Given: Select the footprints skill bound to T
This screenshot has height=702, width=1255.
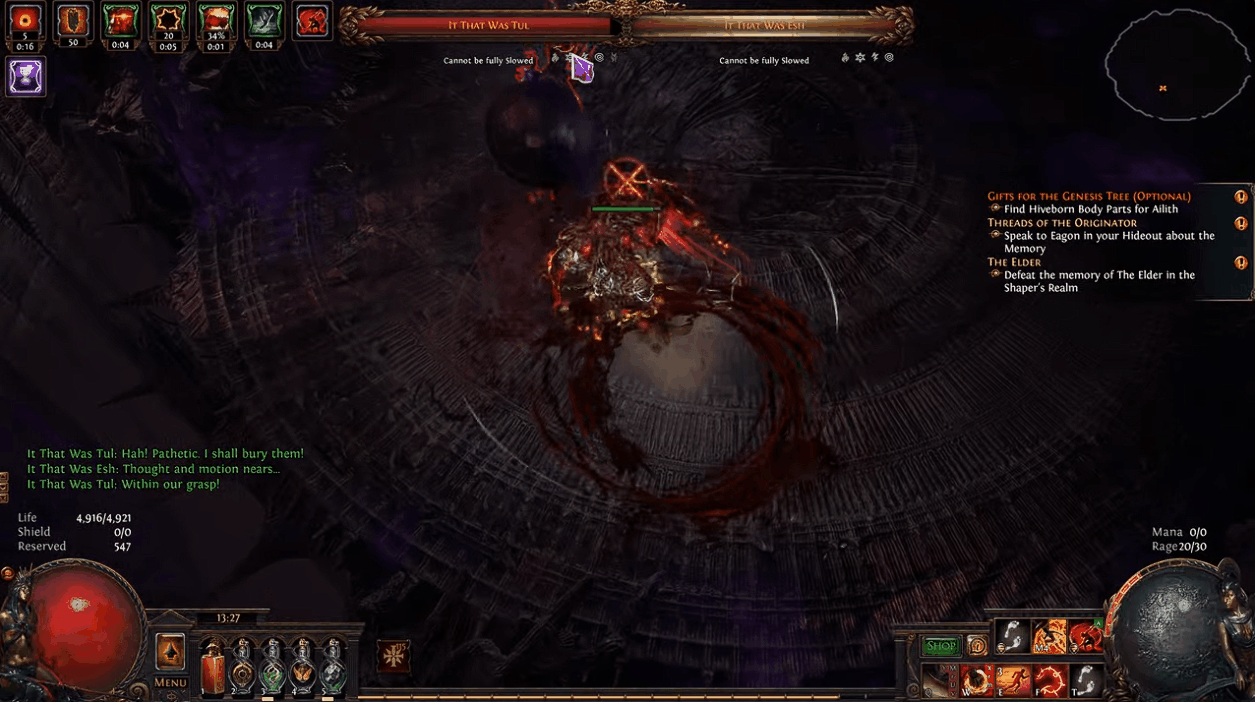Looking at the screenshot, I should pos(1086,681).
